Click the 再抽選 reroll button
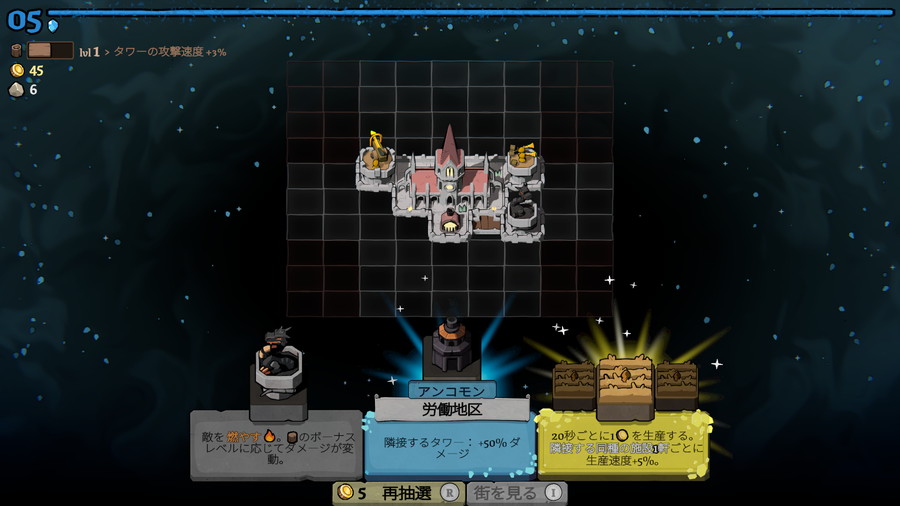 (398, 493)
